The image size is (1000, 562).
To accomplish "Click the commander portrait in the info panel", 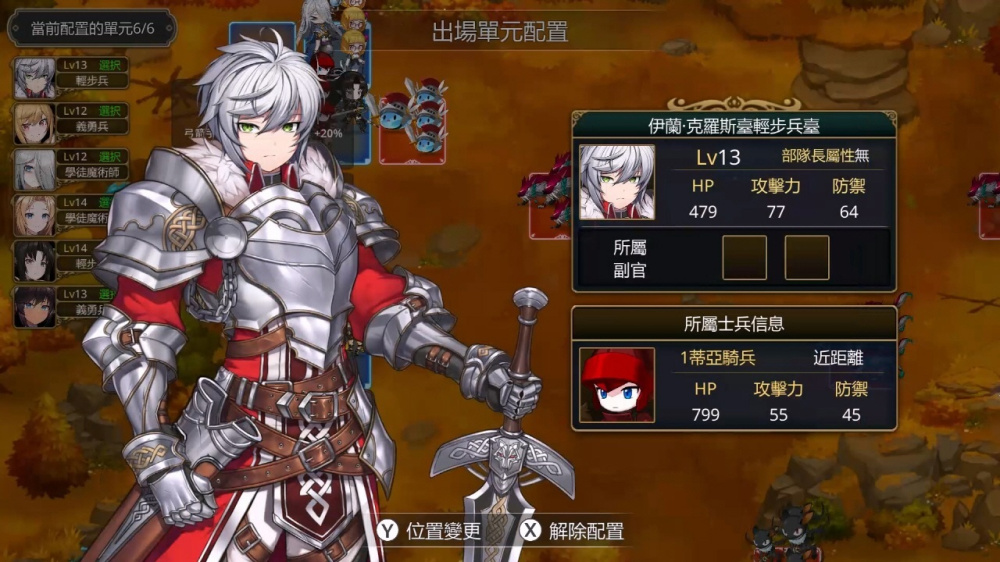I will pyautogui.click(x=617, y=182).
